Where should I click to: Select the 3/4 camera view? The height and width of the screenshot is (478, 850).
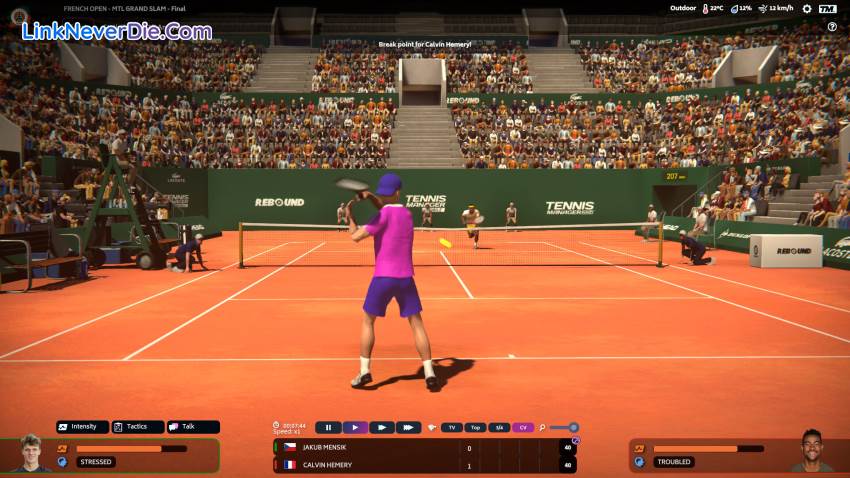(x=499, y=428)
